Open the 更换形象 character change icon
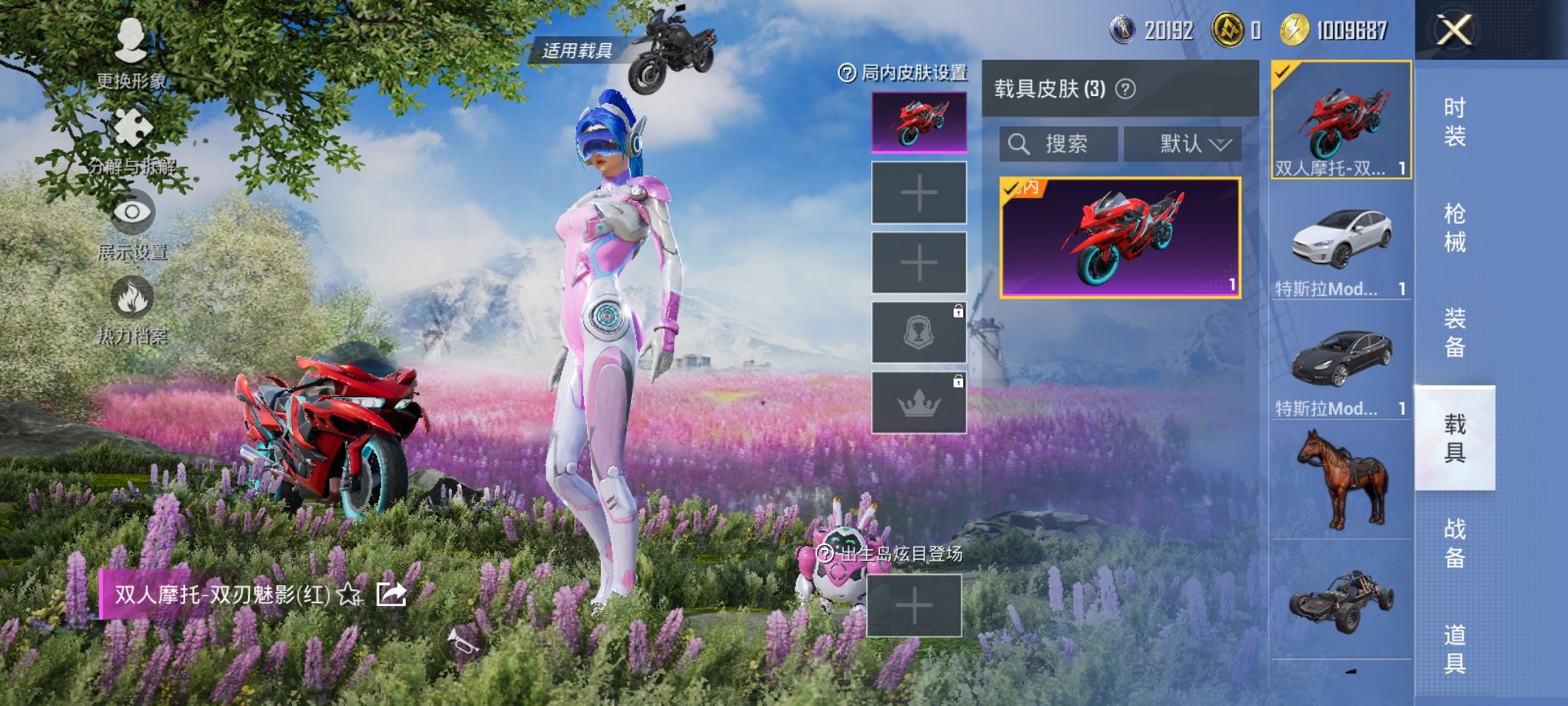The image size is (1568, 706). pyautogui.click(x=129, y=42)
